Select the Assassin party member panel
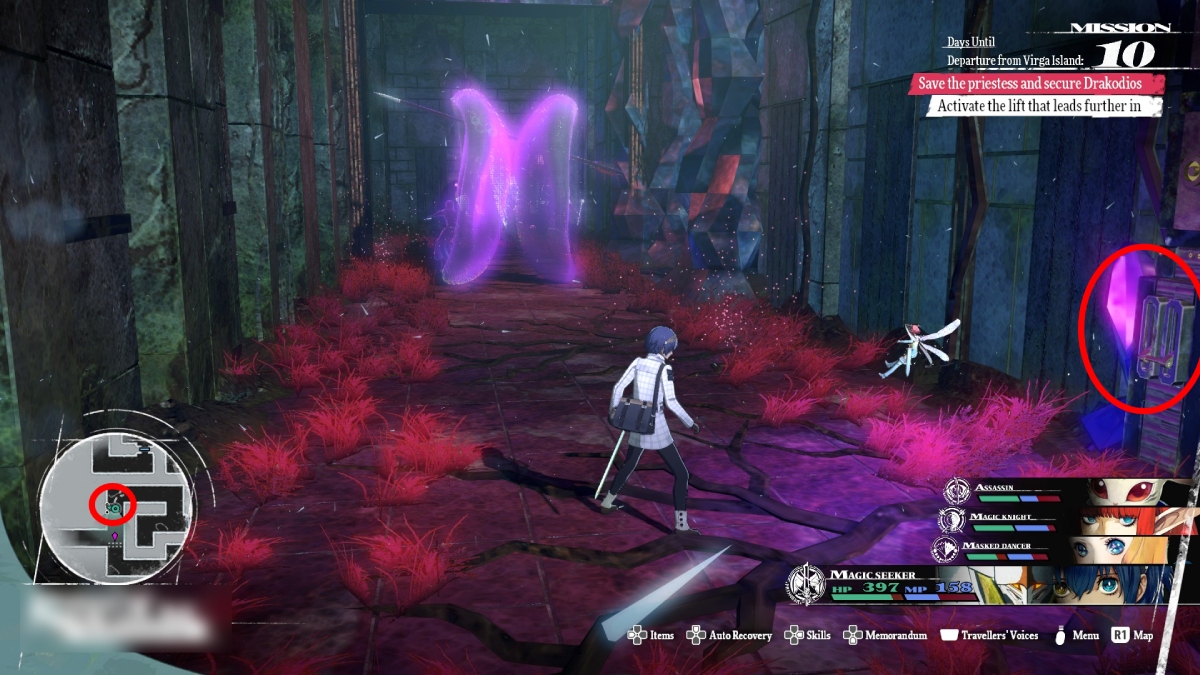 (x=1065, y=492)
